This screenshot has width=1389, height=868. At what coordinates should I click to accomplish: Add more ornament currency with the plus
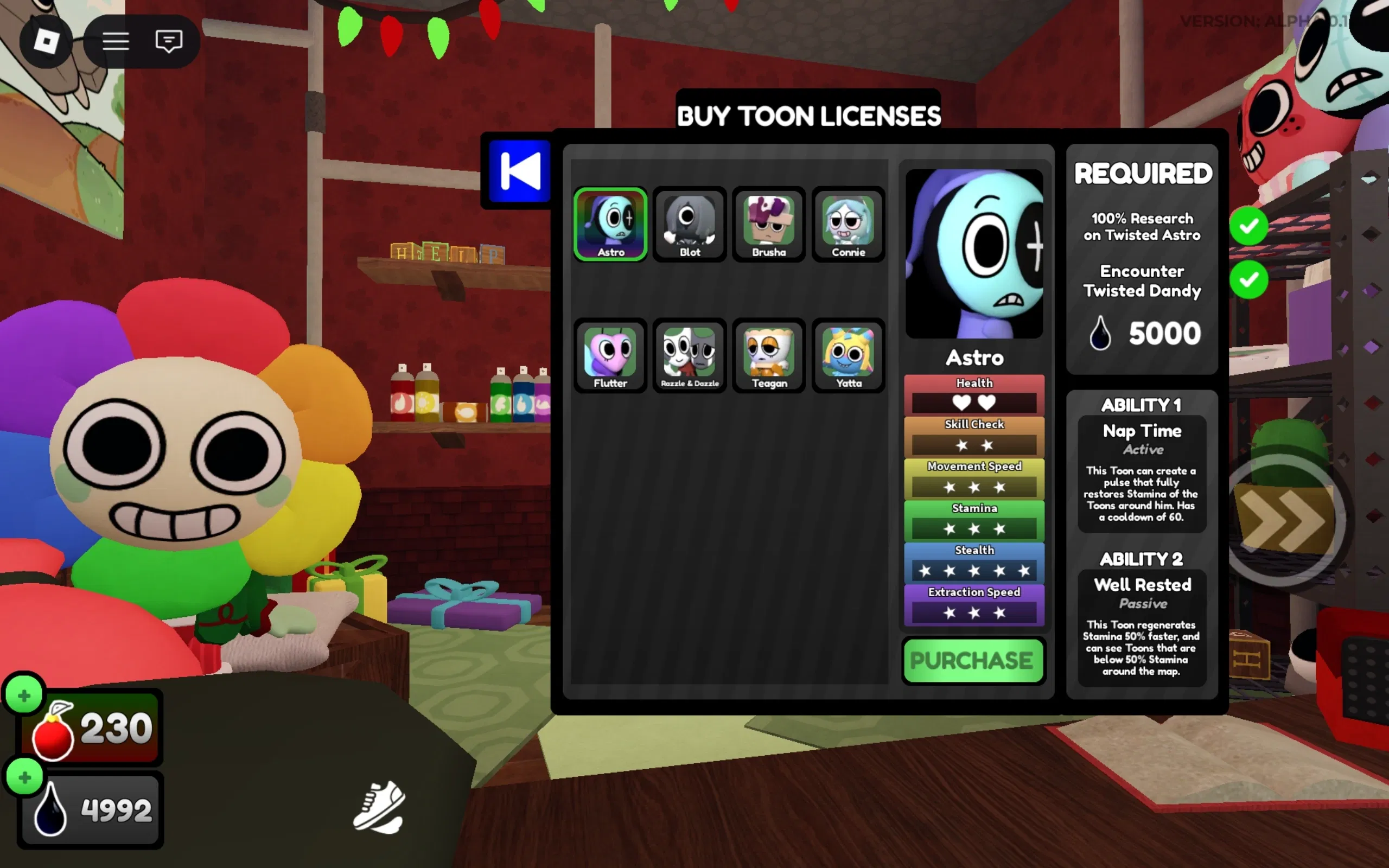(x=24, y=695)
